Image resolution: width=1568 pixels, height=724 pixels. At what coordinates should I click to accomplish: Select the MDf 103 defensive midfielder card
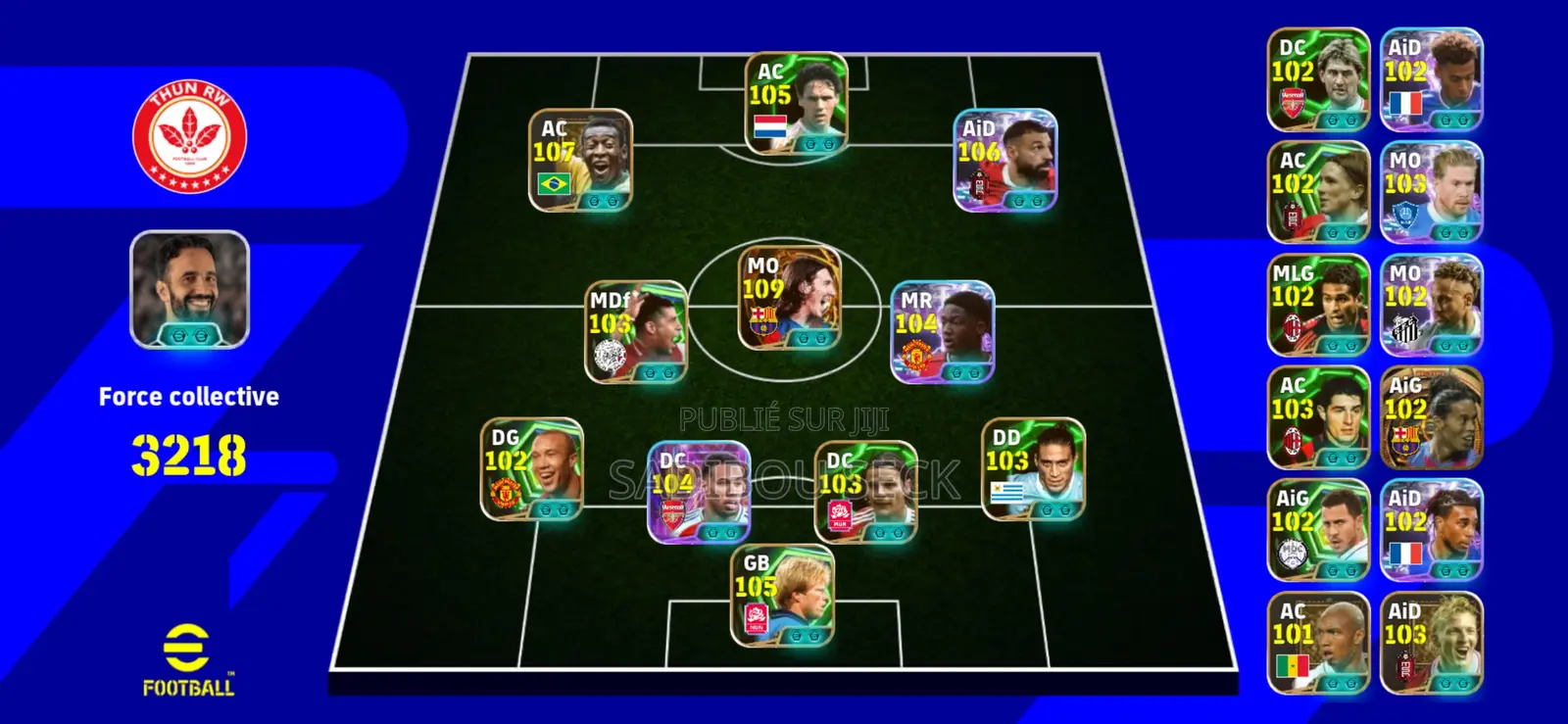coord(636,332)
